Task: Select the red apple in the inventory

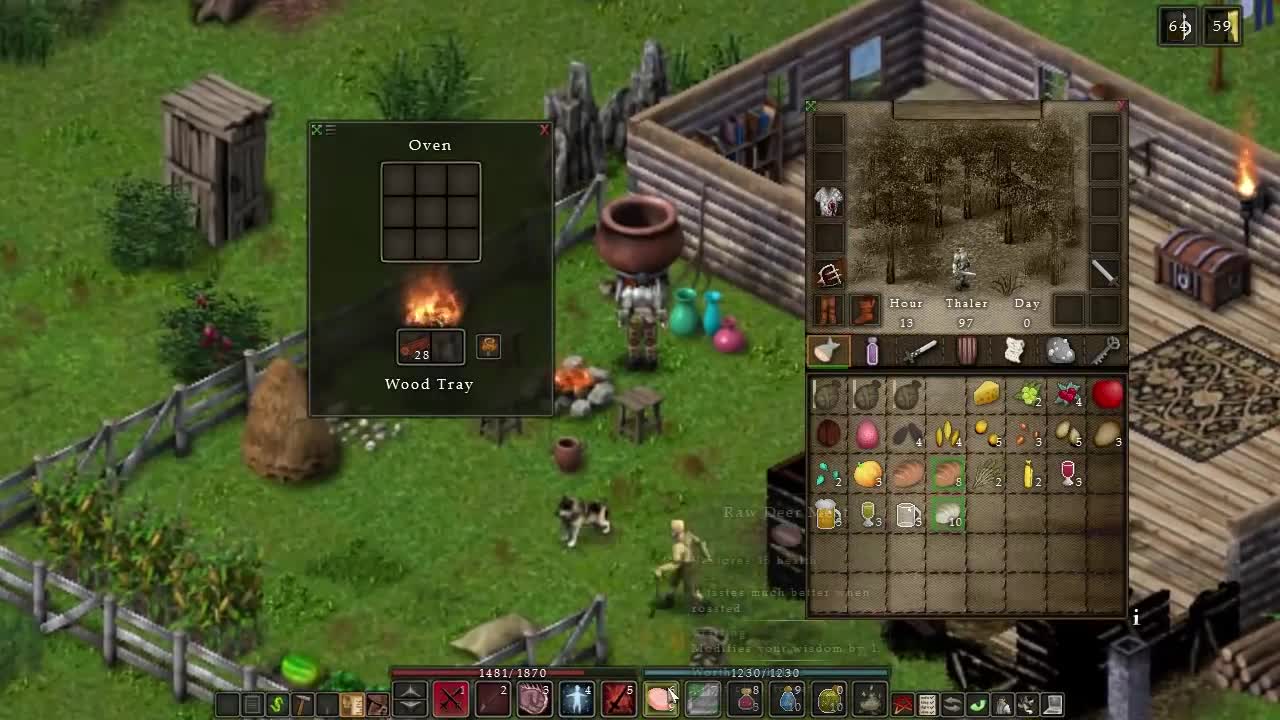Action: coord(1107,394)
